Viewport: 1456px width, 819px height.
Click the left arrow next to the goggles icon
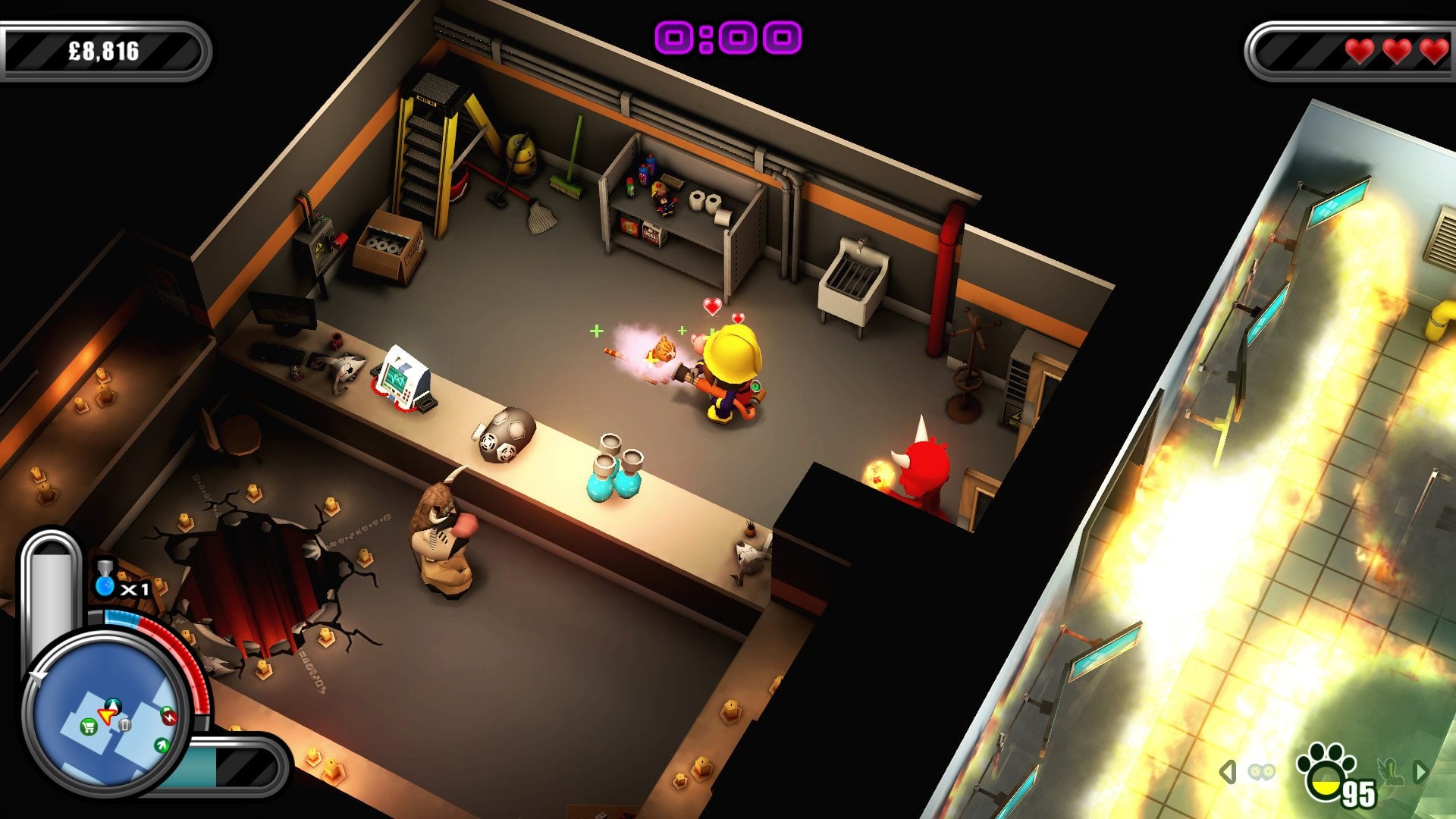(x=1228, y=770)
